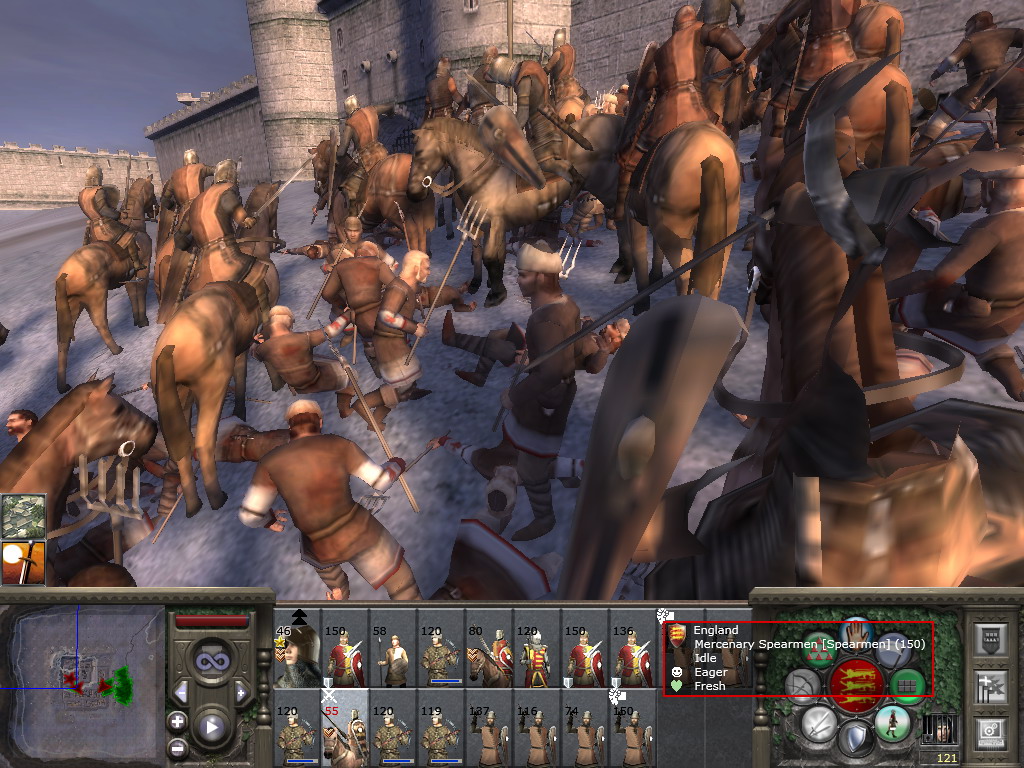Viewport: 1024px width, 768px height.
Task: Click the battlefield minimap
Action: (83, 680)
